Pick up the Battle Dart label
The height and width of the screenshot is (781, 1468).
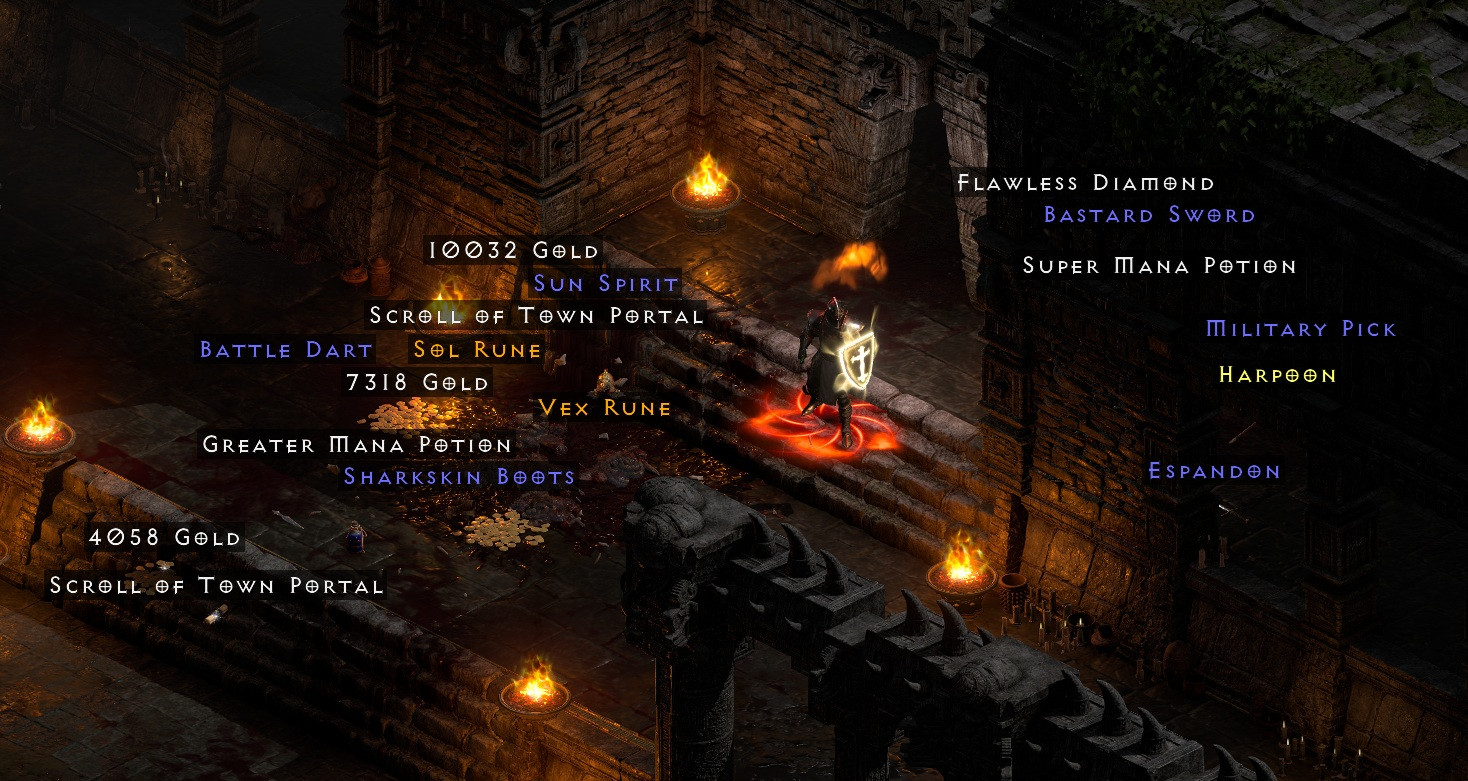(x=286, y=350)
